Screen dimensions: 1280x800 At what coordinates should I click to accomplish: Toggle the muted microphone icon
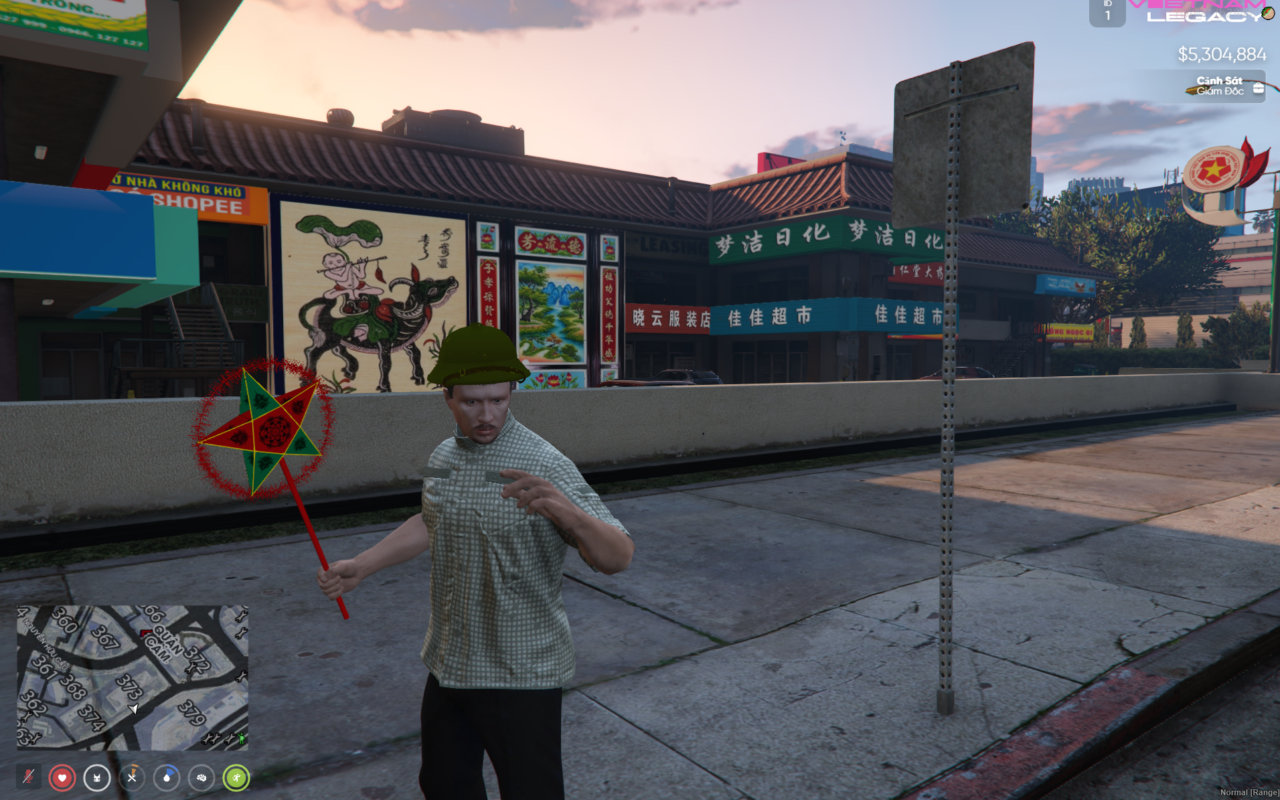[x=28, y=777]
